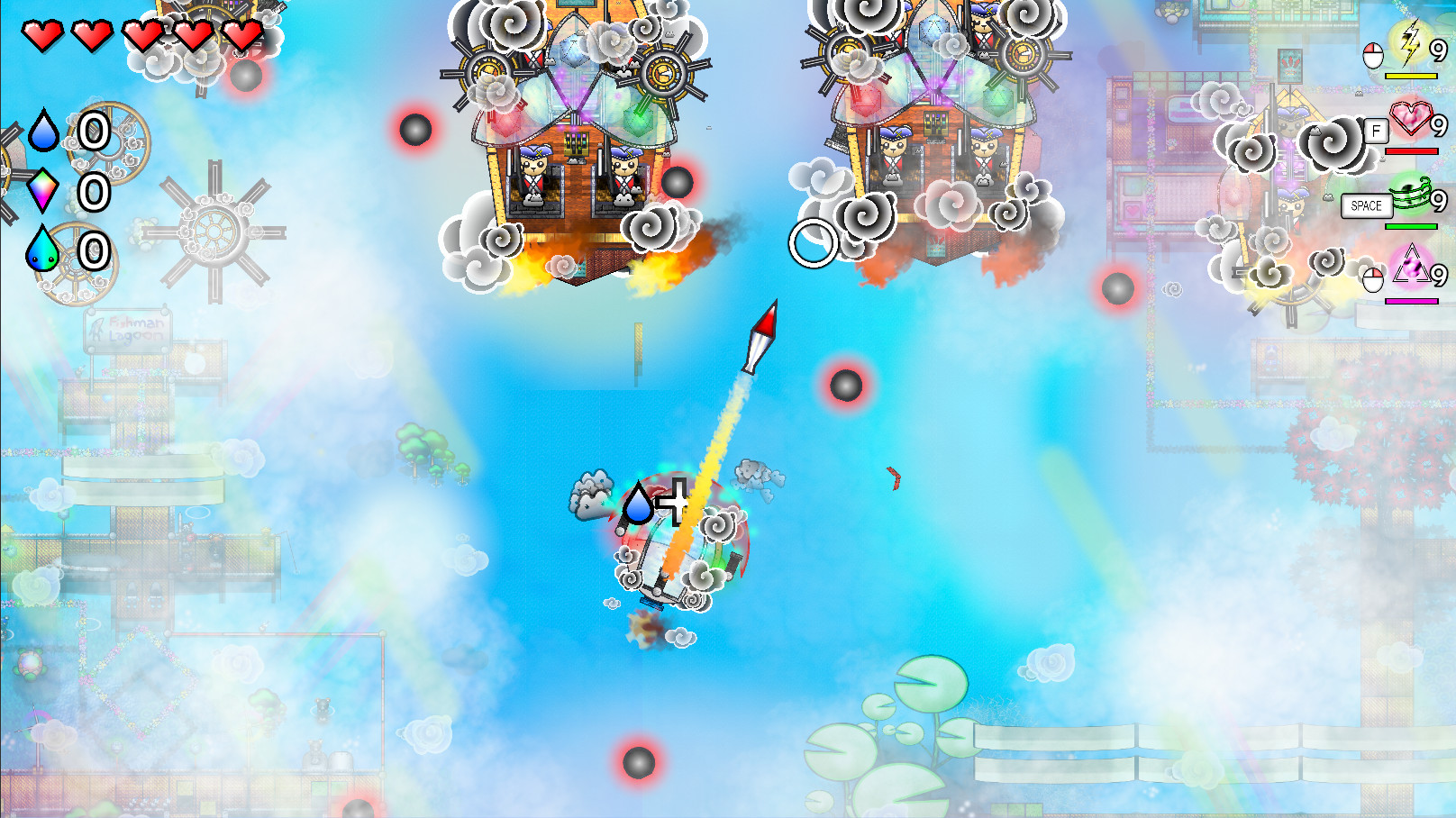Click the first heart in the health bar
The width and height of the screenshot is (1456, 818).
[x=45, y=34]
